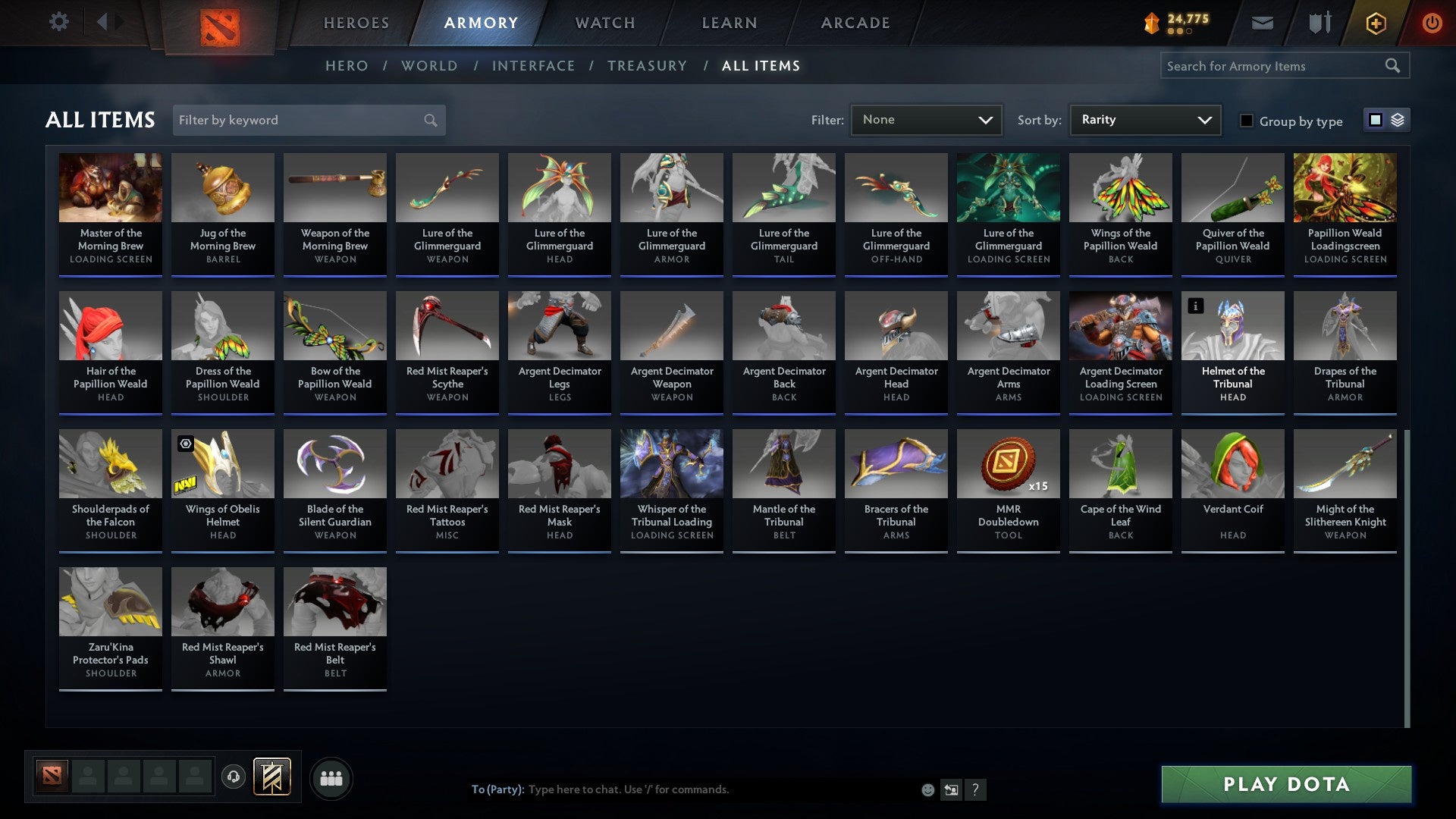The height and width of the screenshot is (819, 1456).
Task: Expand the emoticon picker beside chat
Action: pyautogui.click(x=927, y=789)
